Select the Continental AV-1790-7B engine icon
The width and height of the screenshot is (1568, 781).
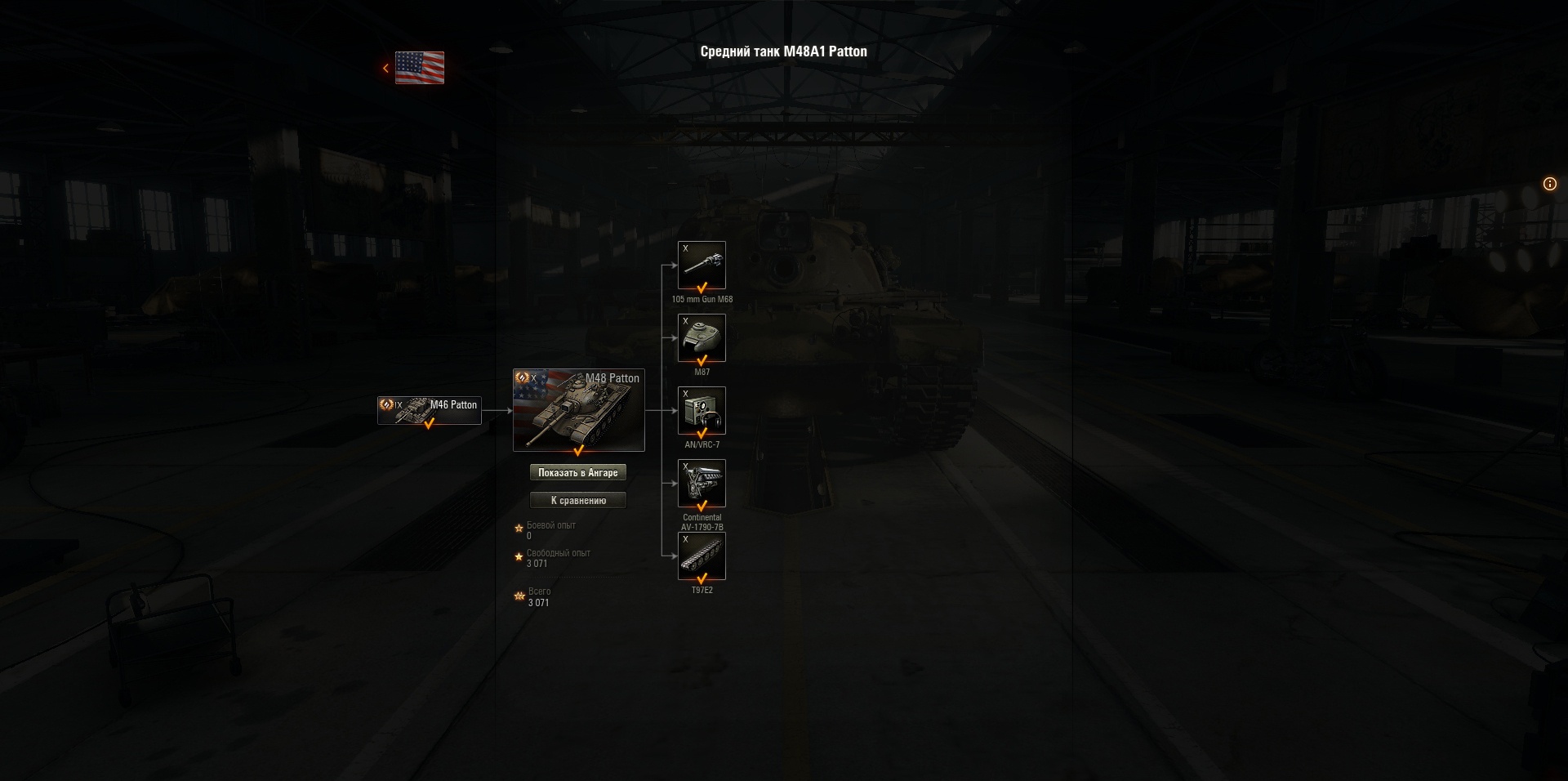pos(702,482)
